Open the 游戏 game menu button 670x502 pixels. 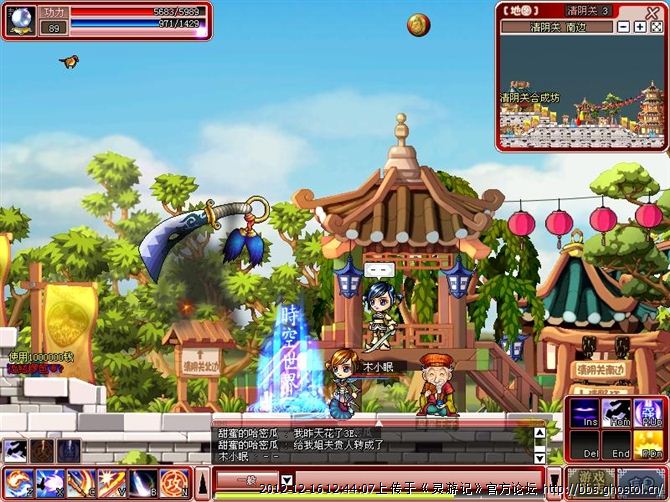coord(590,481)
